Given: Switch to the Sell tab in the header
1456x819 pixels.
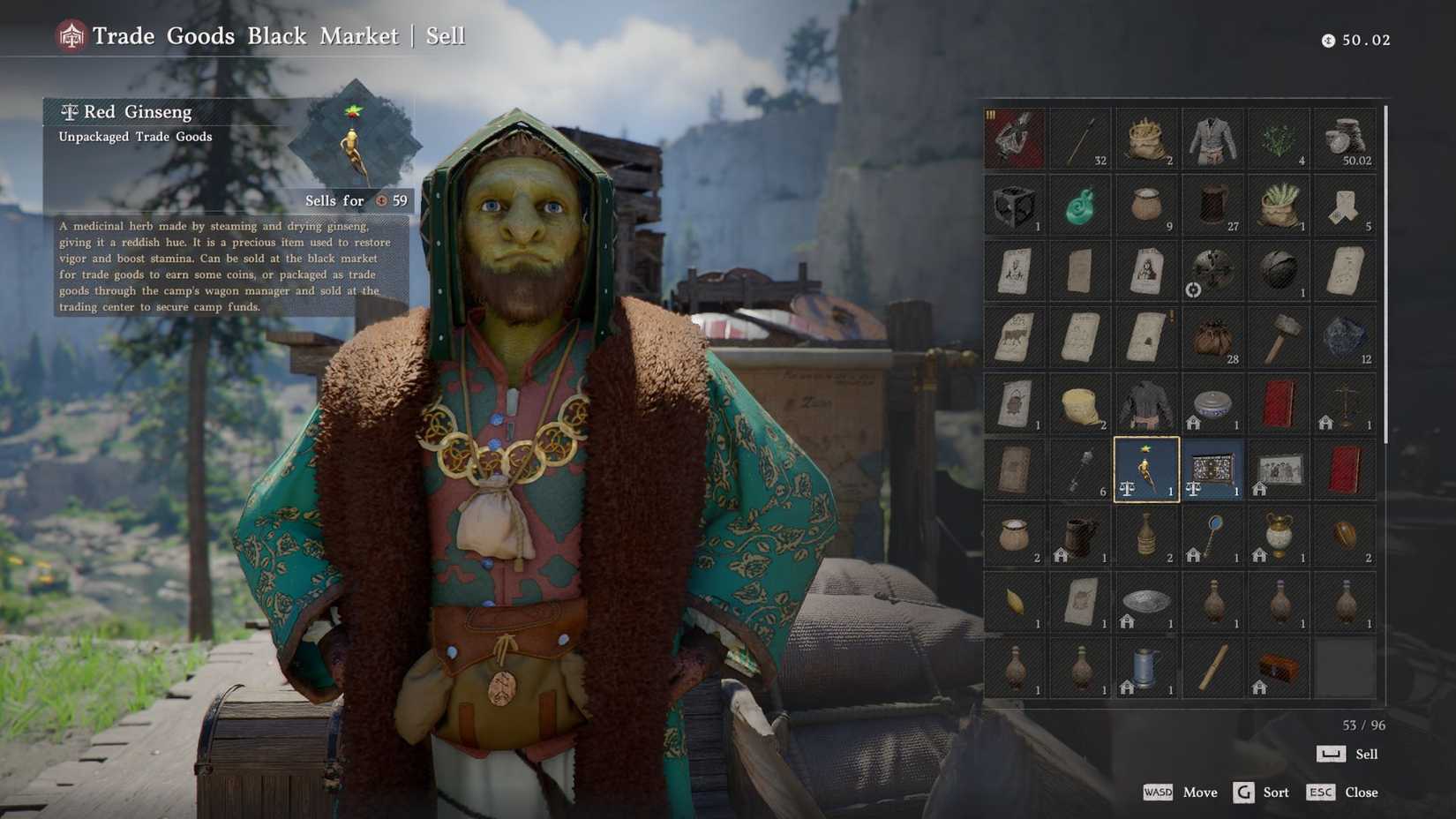Looking at the screenshot, I should (x=446, y=35).
